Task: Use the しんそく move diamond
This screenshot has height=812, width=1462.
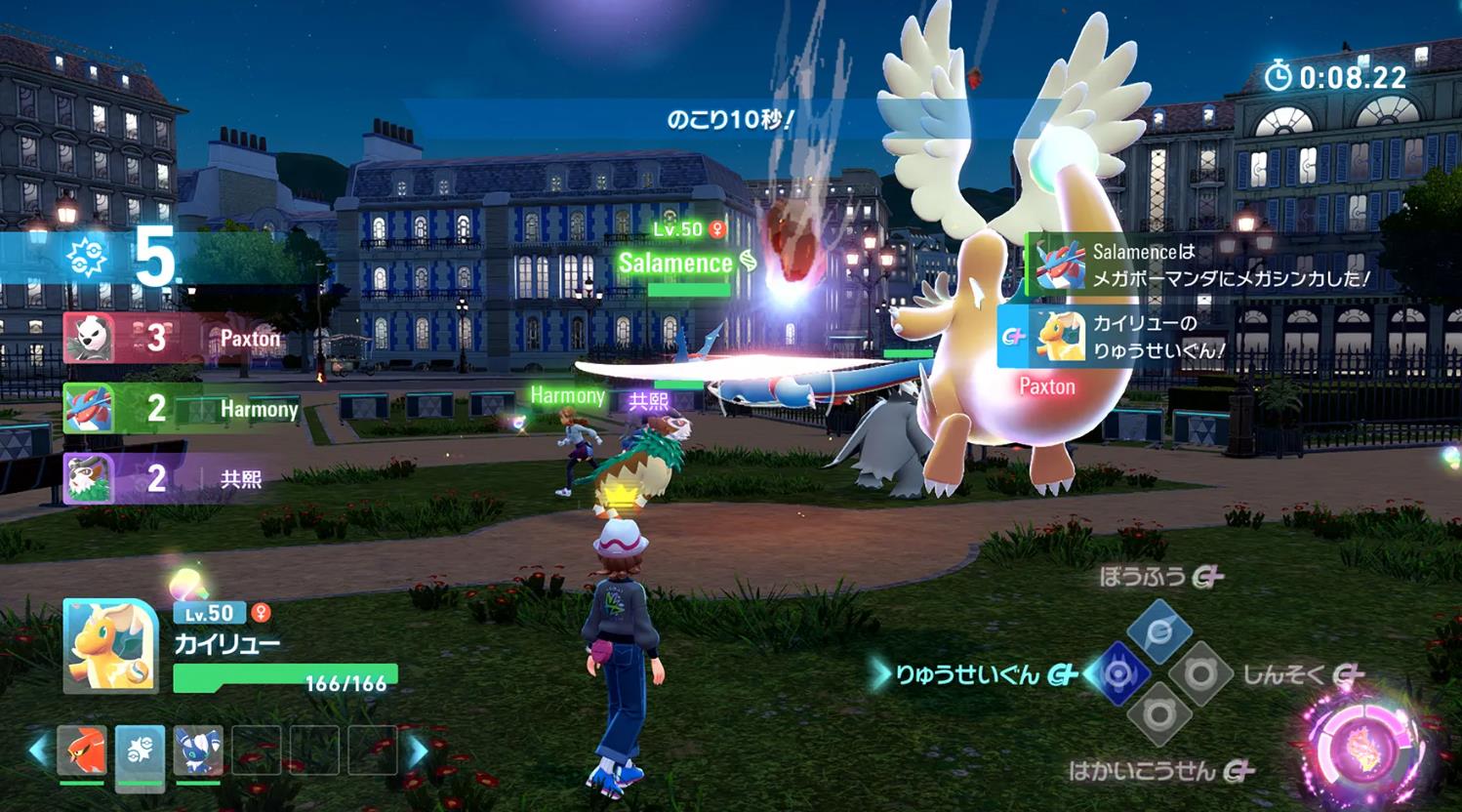Action: [x=1200, y=673]
